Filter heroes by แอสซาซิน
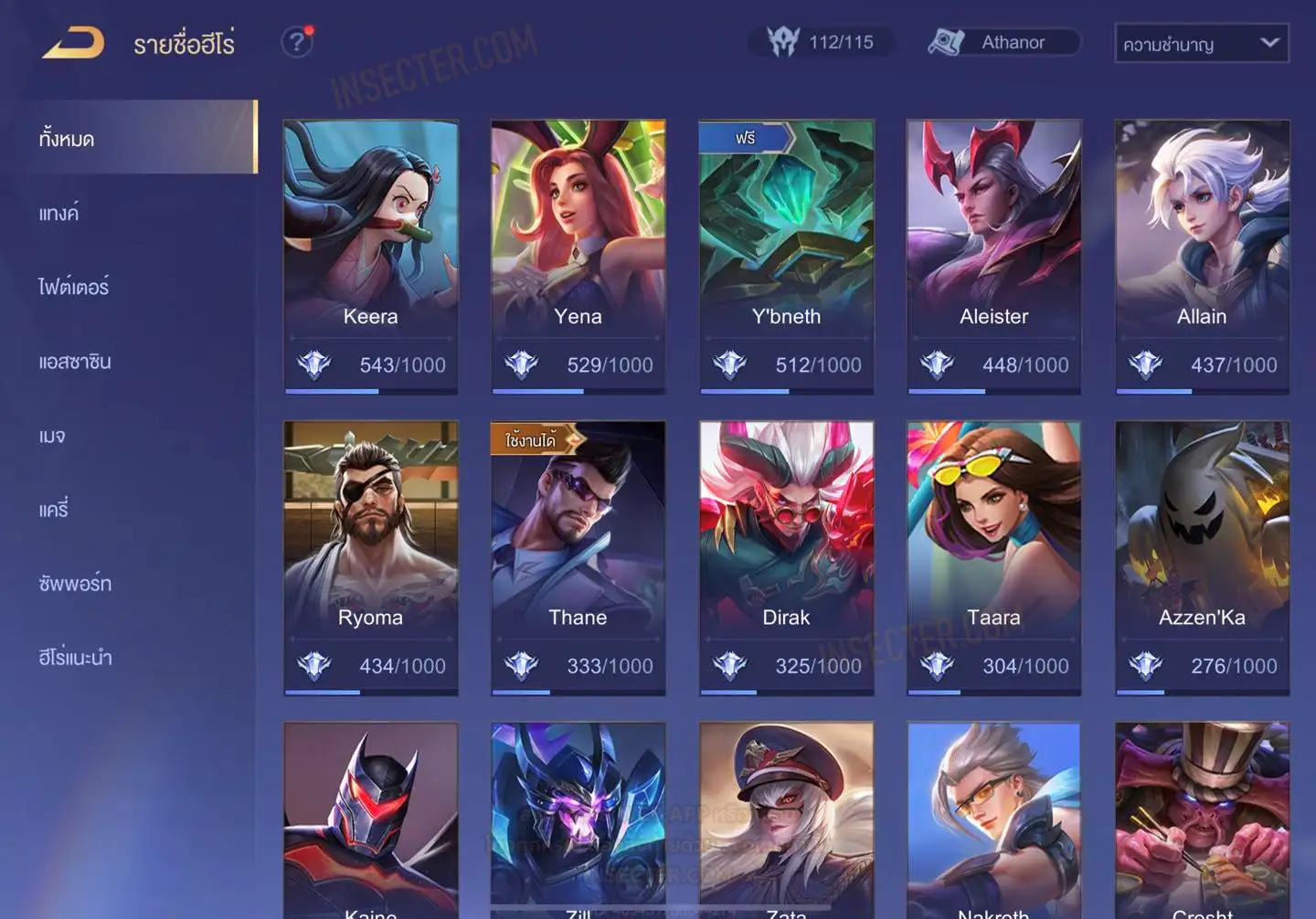The height and width of the screenshot is (919, 1316). click(75, 362)
